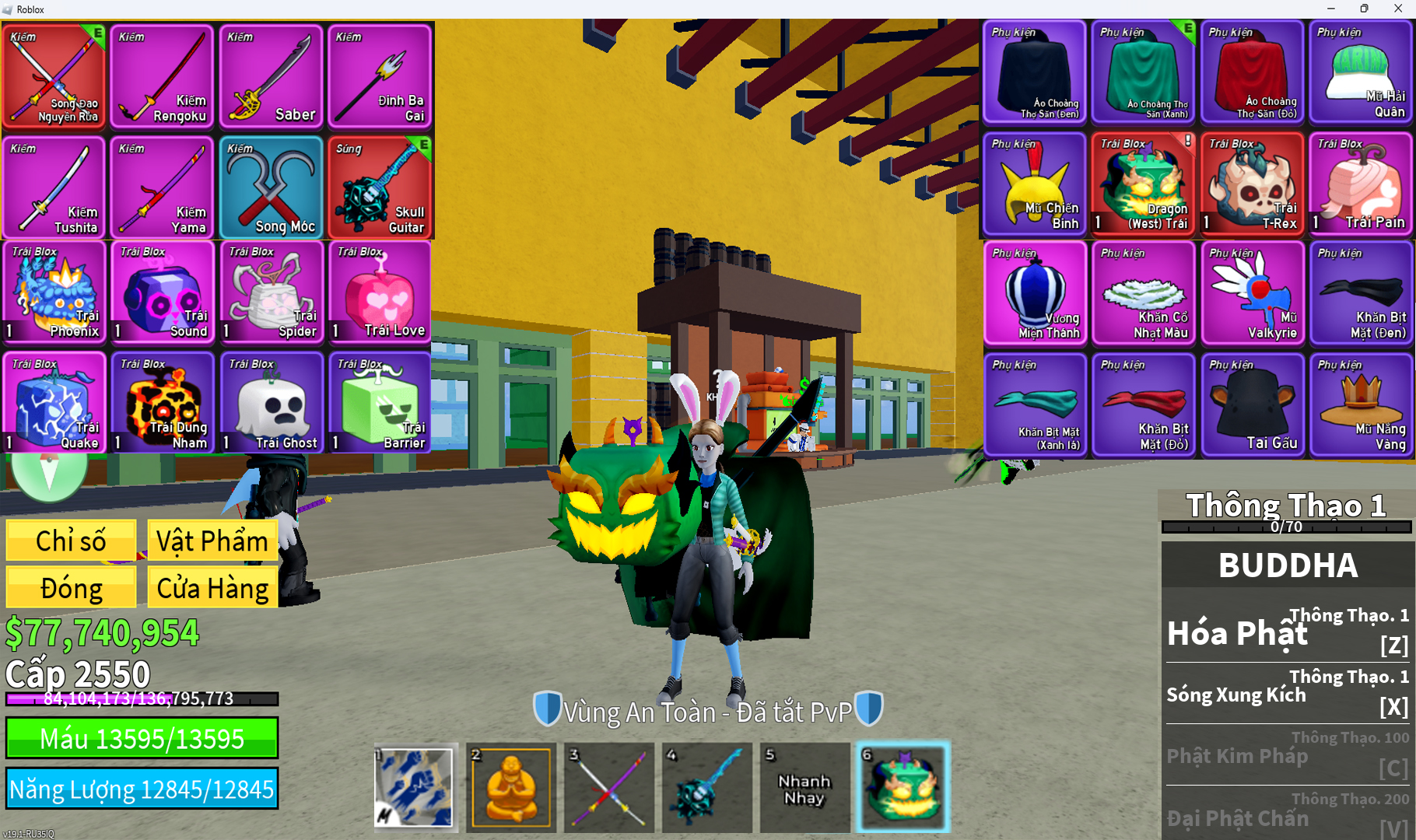
Task: Equip the fruit in hotbar slot 6
Action: click(903, 787)
